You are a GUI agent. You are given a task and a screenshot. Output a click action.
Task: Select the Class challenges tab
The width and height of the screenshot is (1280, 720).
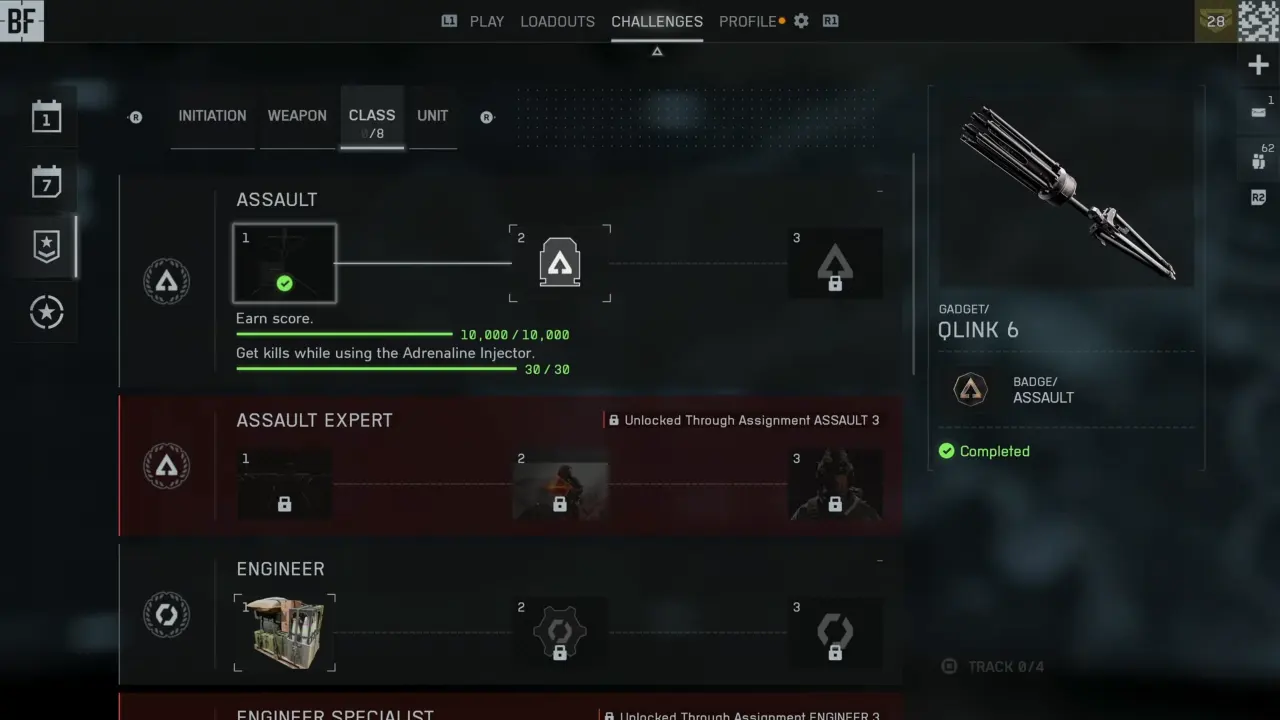tap(372, 118)
